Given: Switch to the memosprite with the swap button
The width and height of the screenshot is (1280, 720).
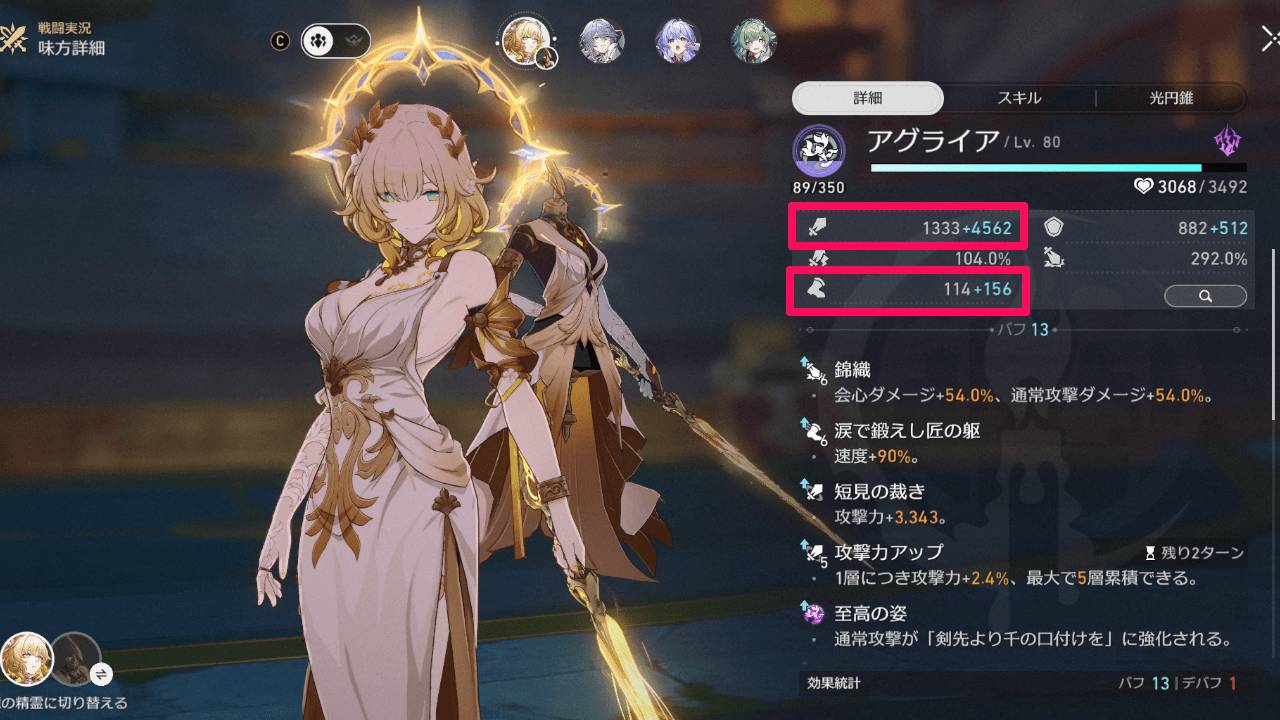Looking at the screenshot, I should pos(100,673).
